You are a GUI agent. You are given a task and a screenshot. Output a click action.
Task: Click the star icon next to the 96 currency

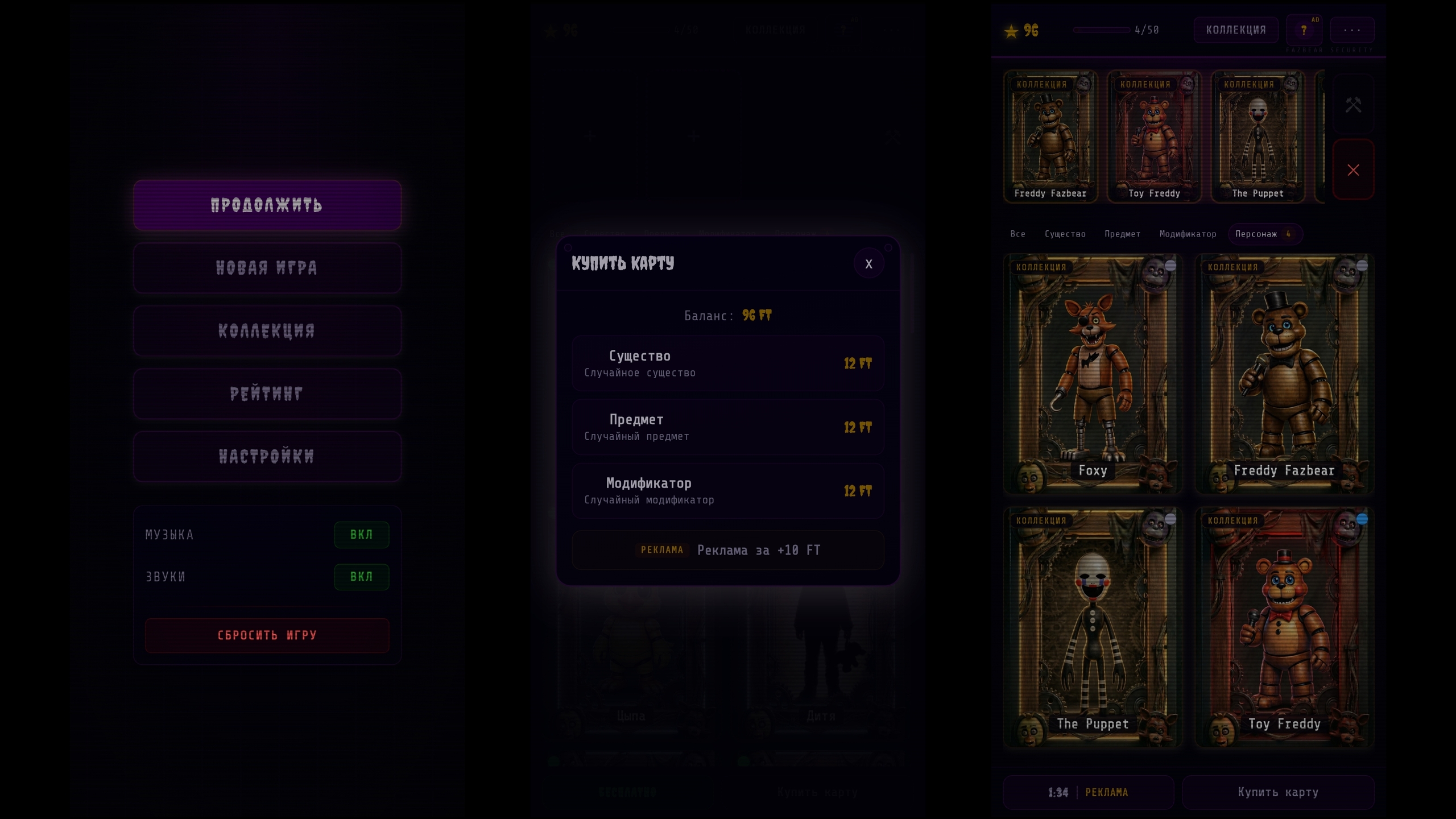[x=1011, y=31]
